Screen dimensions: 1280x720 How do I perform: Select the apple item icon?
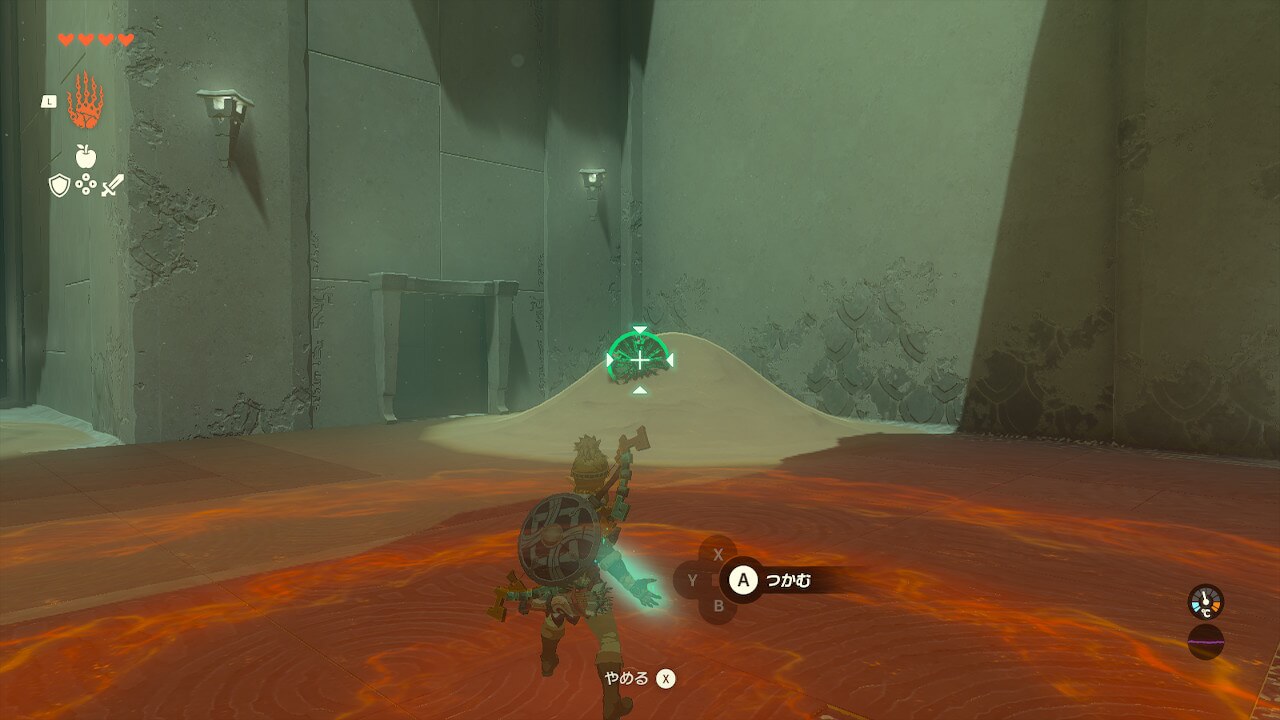86,156
